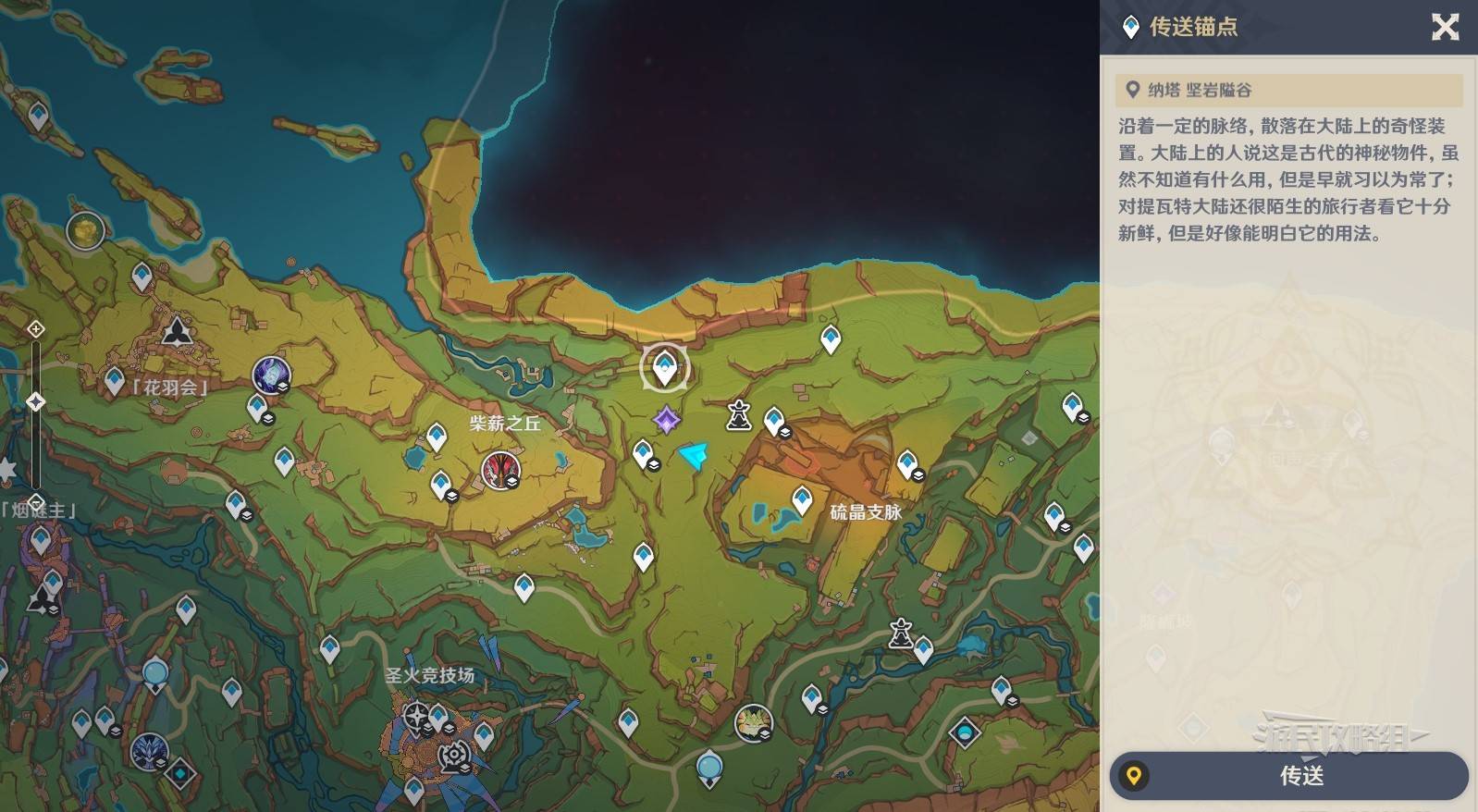
Task: Select the 花羽会 tribe emblem marker
Action: tap(177, 330)
